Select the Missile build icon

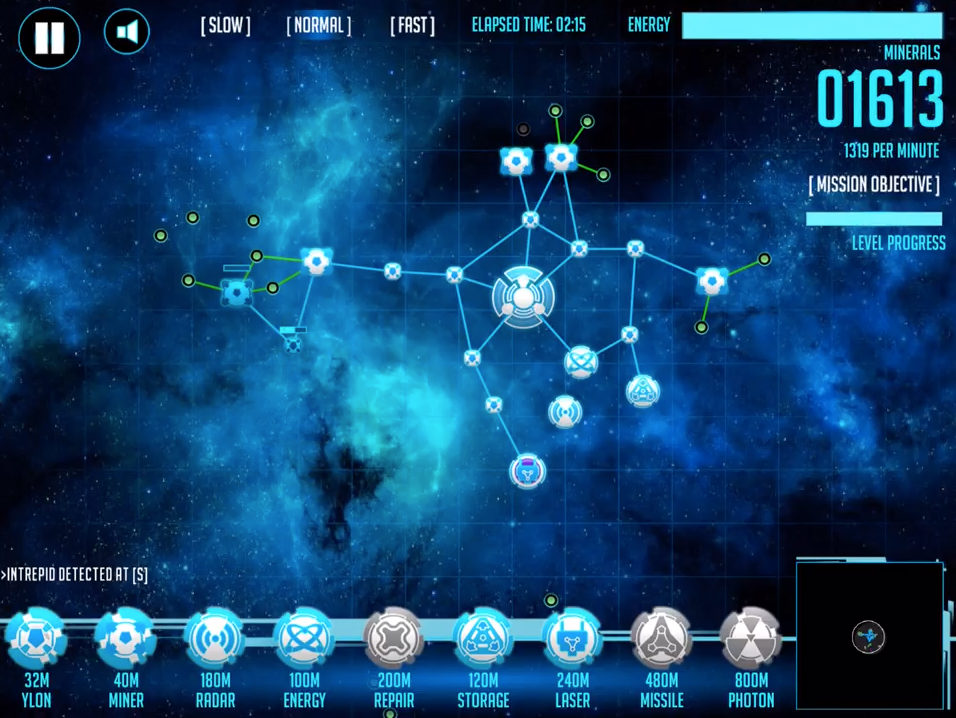[x=661, y=639]
